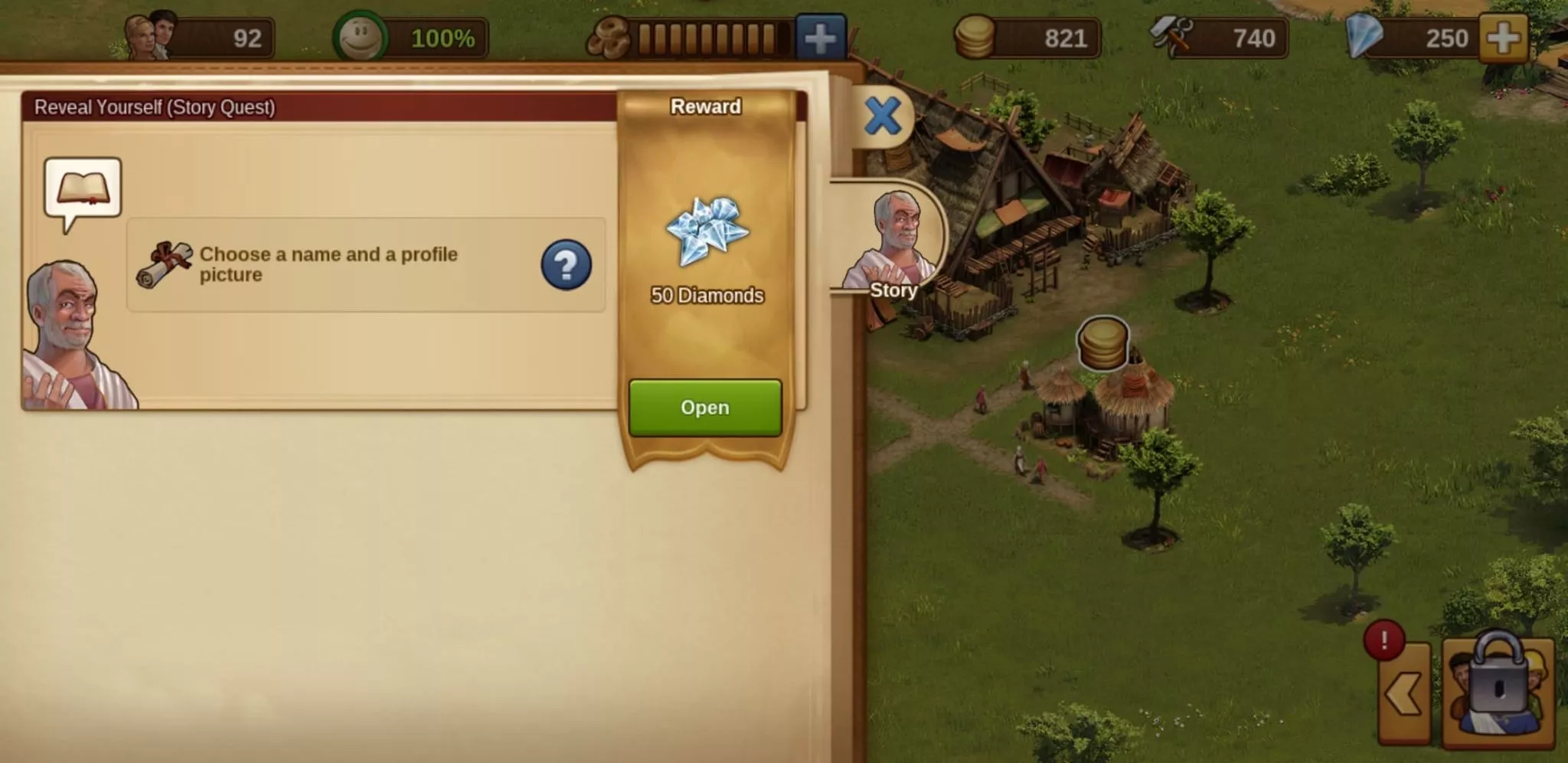Close the quest book window
This screenshot has width=1568, height=763.
click(x=882, y=116)
